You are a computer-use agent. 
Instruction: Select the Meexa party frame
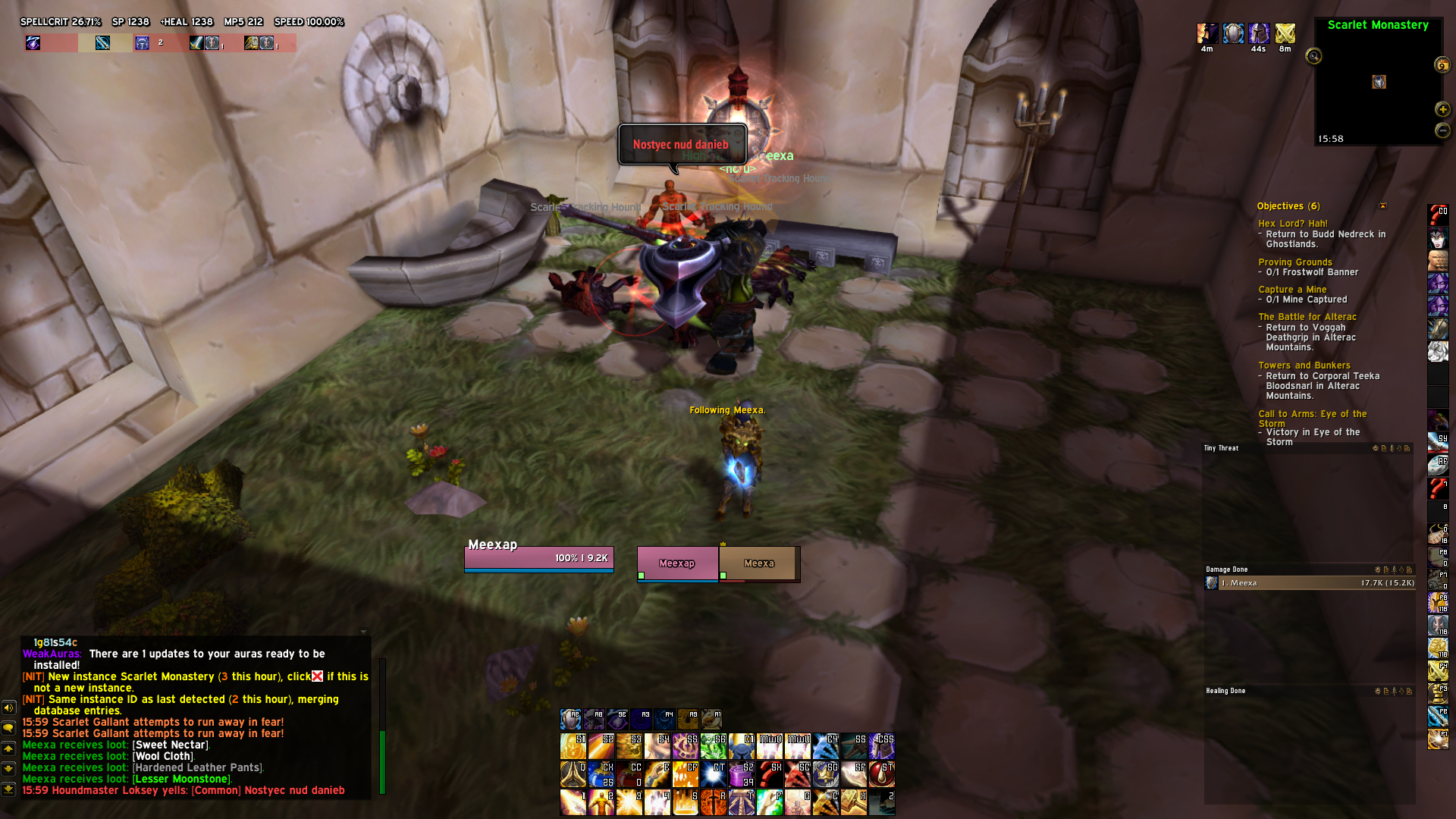tap(758, 564)
